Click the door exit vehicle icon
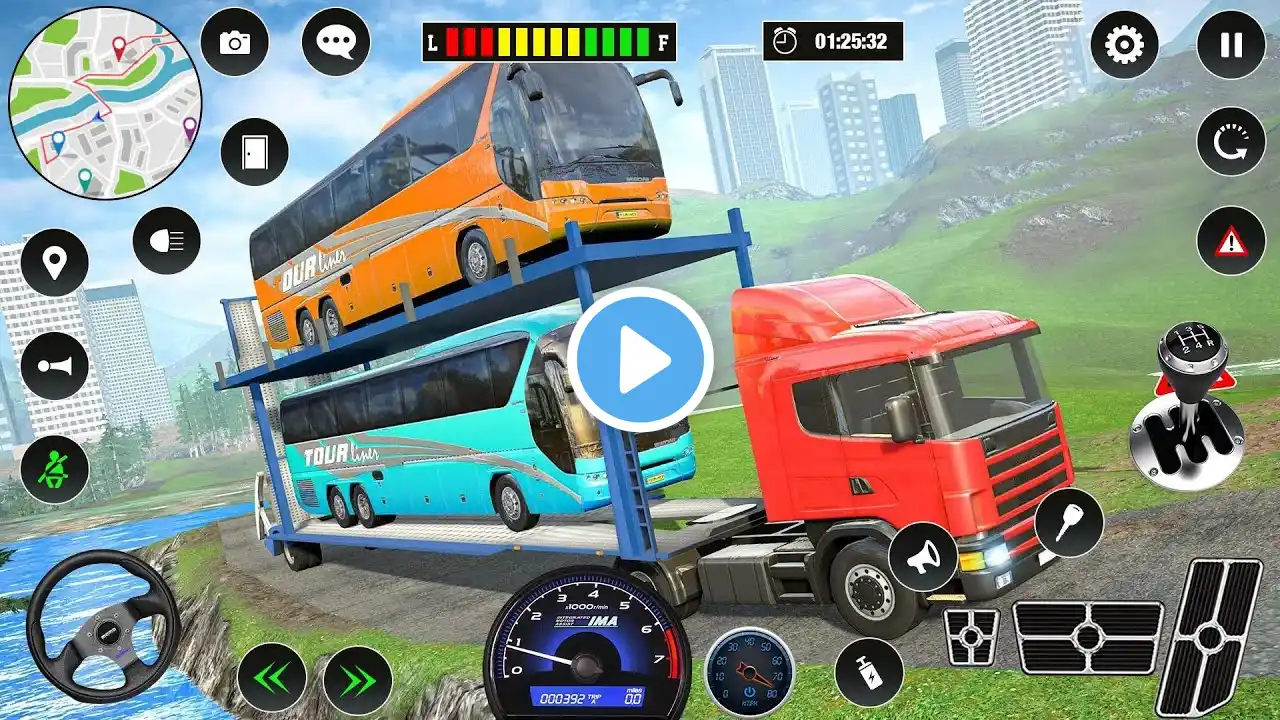This screenshot has width=1280, height=720. pos(254,151)
